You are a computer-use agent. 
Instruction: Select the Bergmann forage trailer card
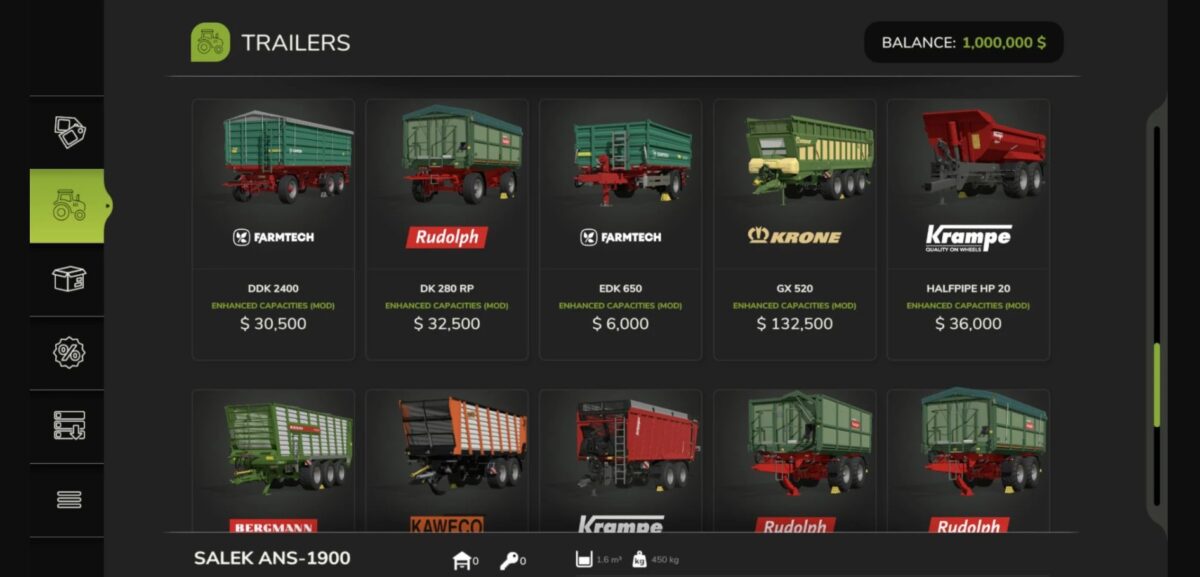273,461
